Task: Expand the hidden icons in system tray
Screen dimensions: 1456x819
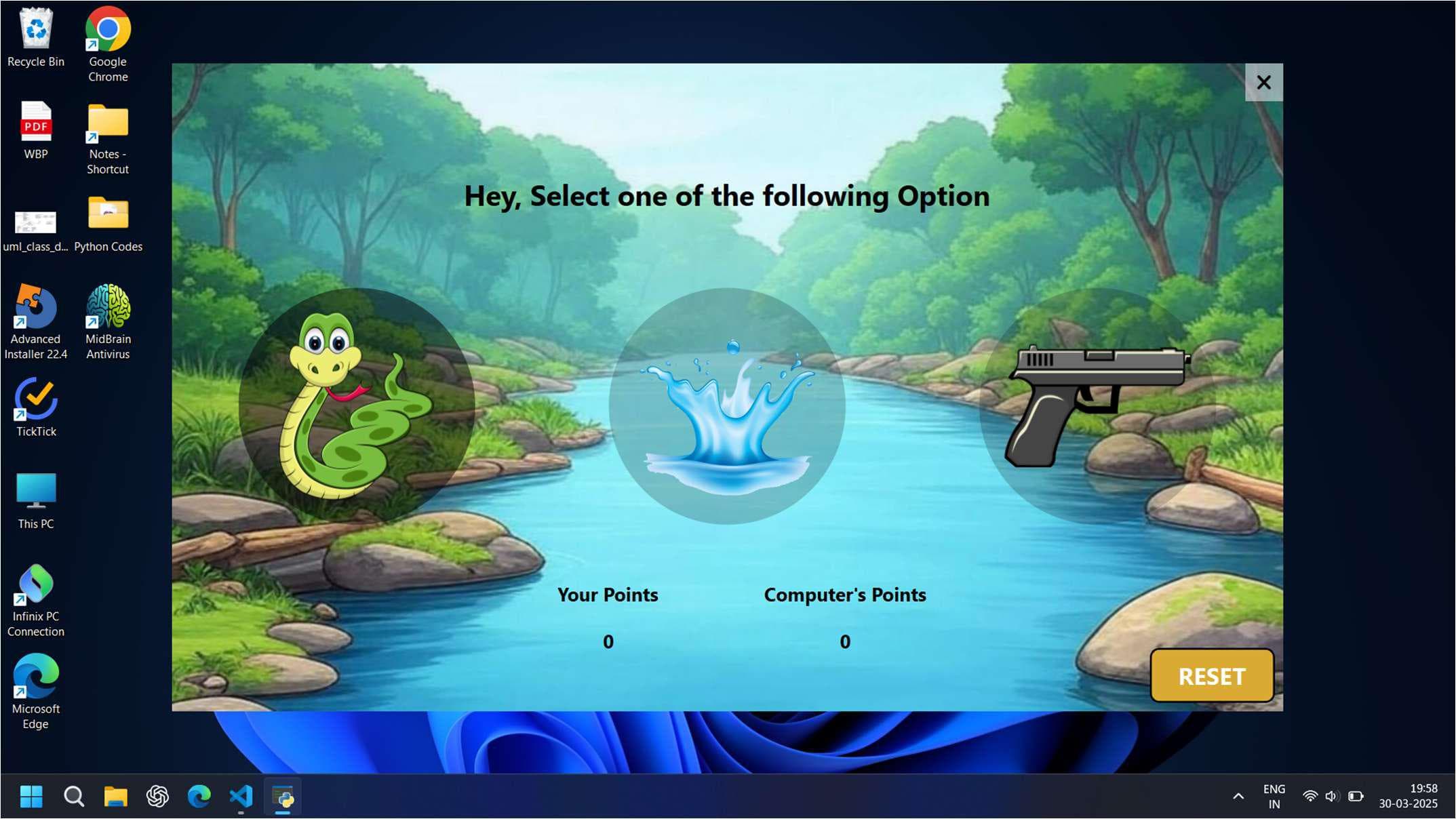Action: pyautogui.click(x=1238, y=797)
